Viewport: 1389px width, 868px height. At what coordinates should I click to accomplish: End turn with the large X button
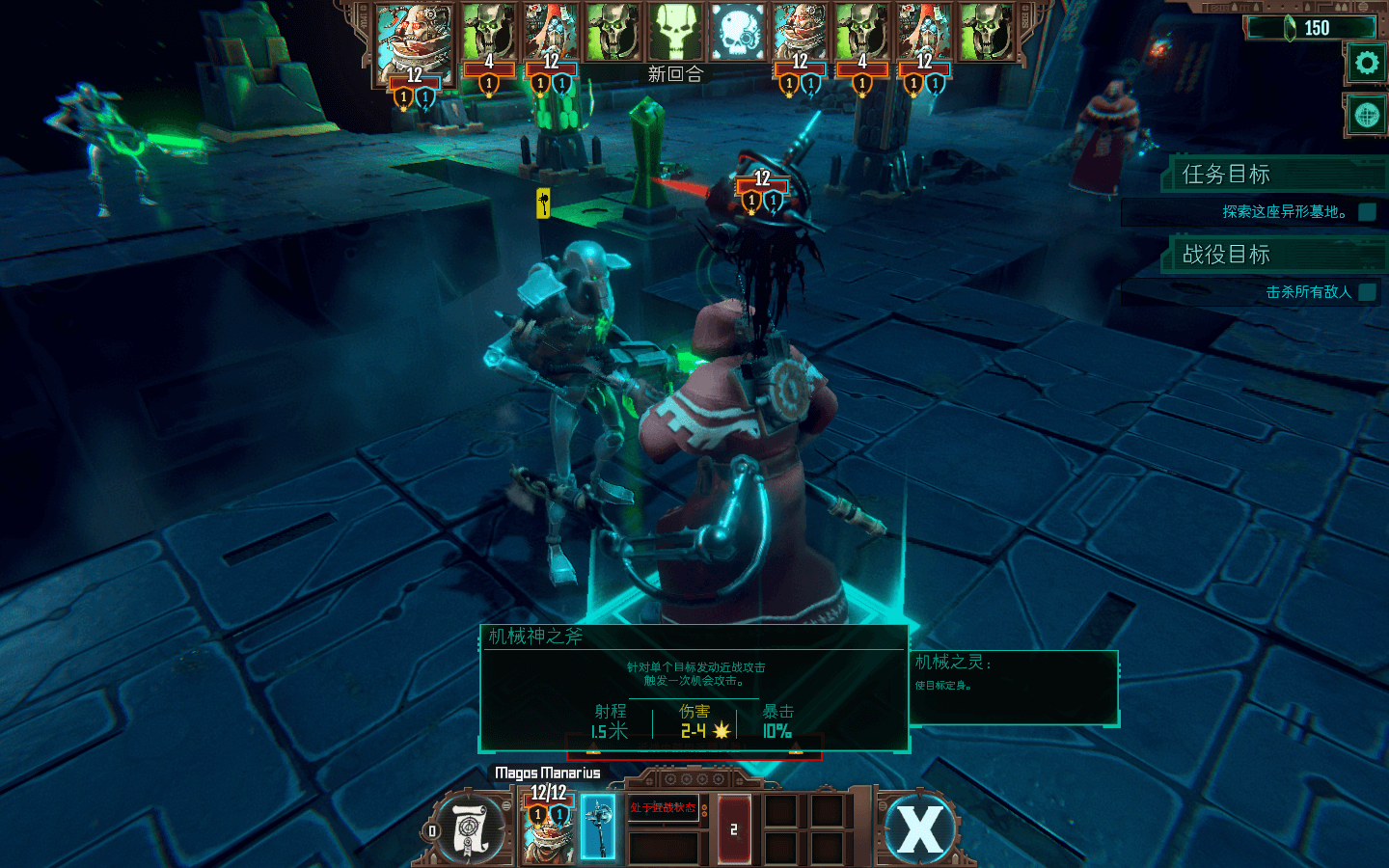pos(920,828)
